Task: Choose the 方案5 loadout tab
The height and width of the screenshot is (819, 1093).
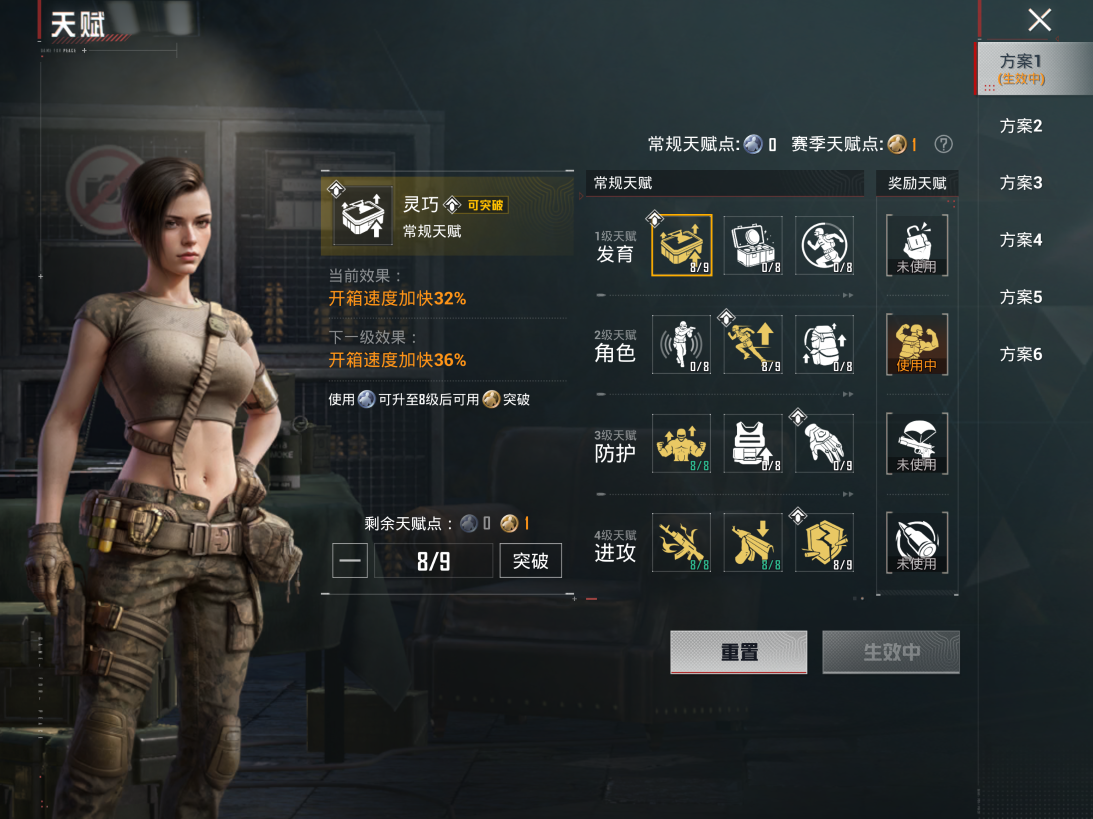Action: point(1021,297)
